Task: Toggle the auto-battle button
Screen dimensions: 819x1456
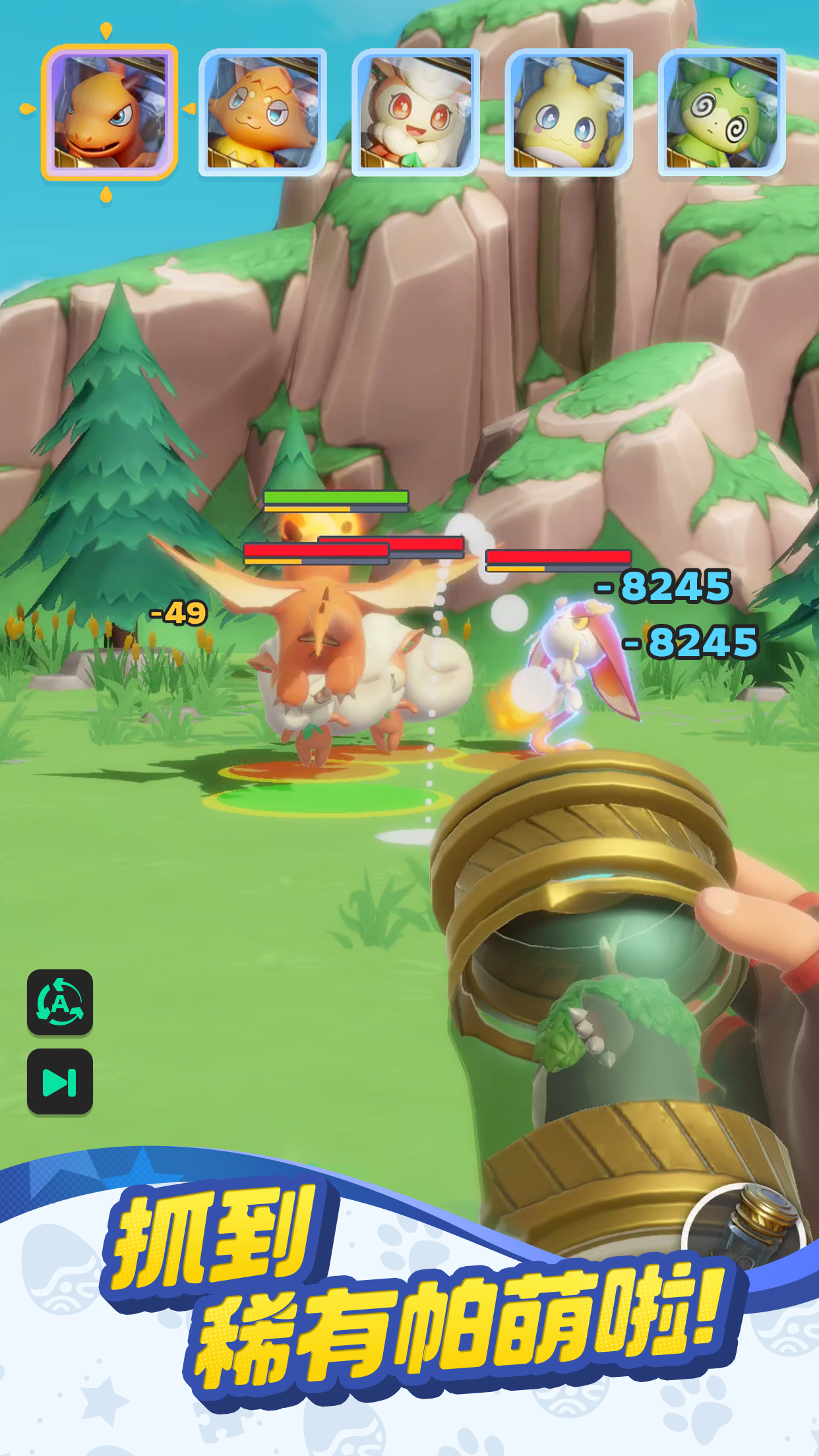Action: pos(60,1002)
